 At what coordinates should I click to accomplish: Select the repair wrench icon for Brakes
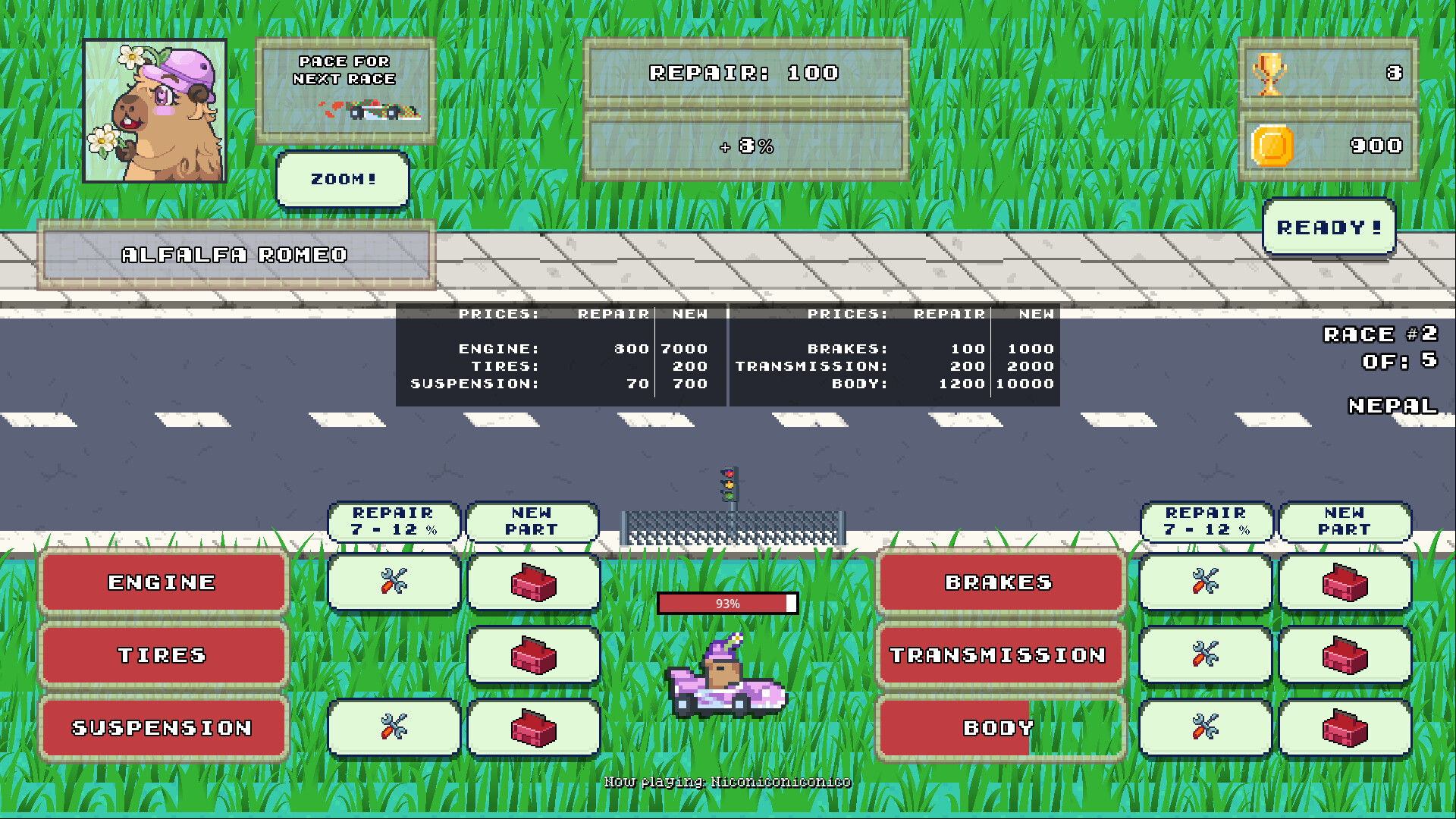(1205, 582)
